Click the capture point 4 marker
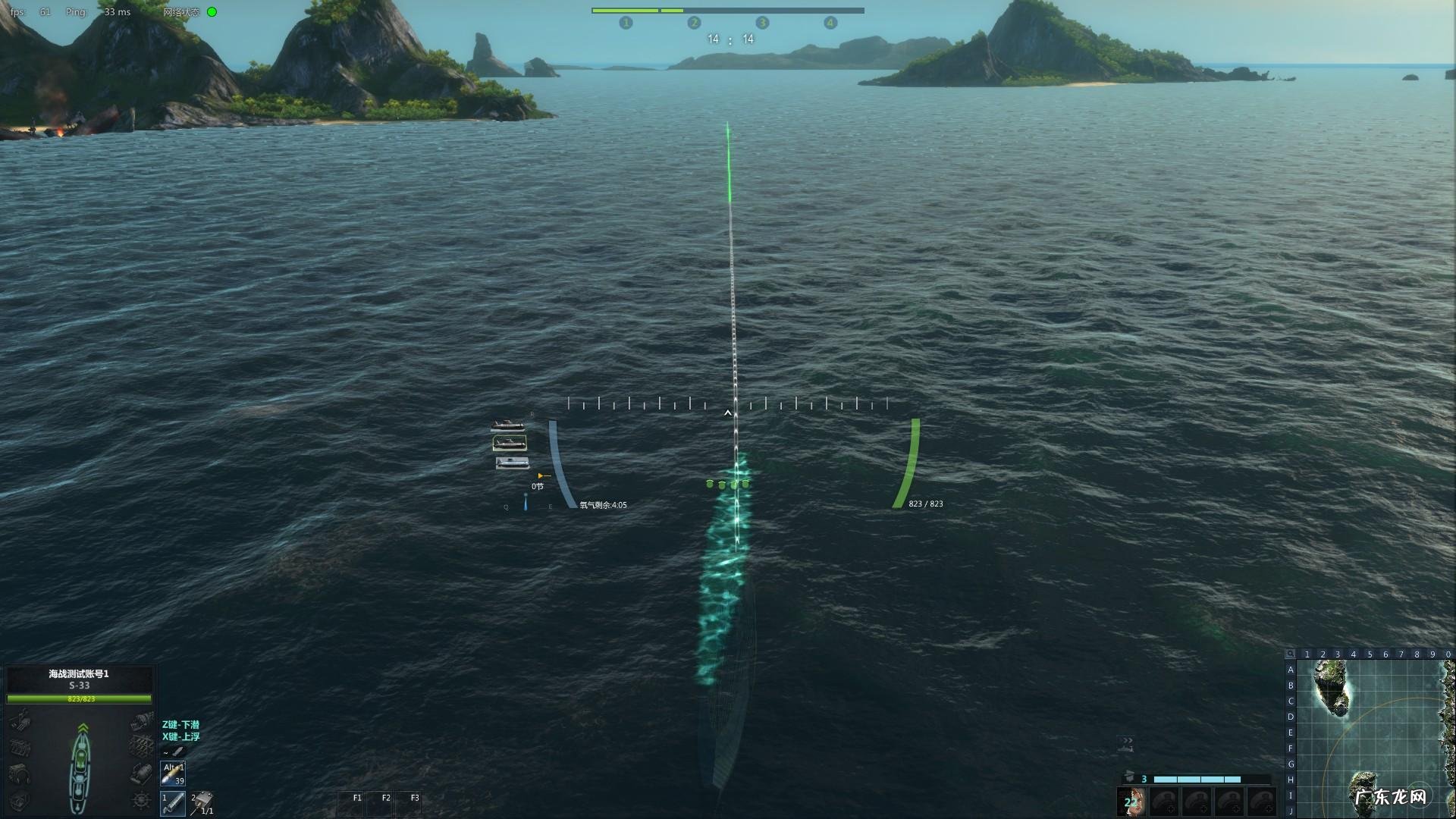The height and width of the screenshot is (819, 1456). [x=830, y=23]
